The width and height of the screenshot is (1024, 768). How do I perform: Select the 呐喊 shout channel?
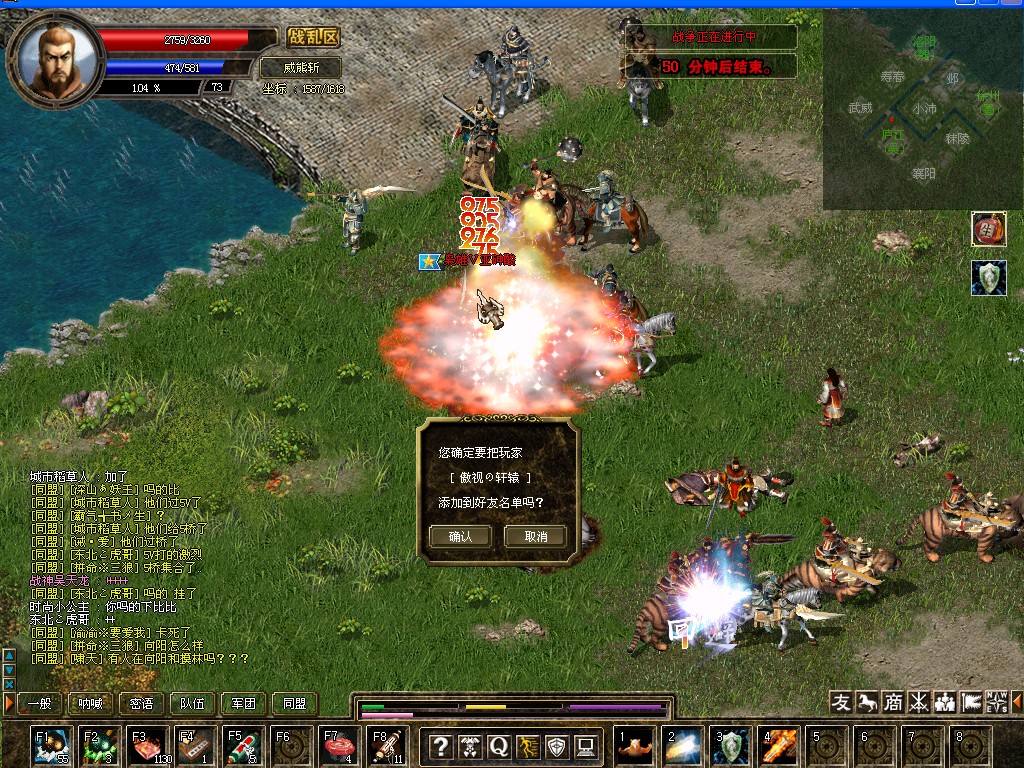91,704
